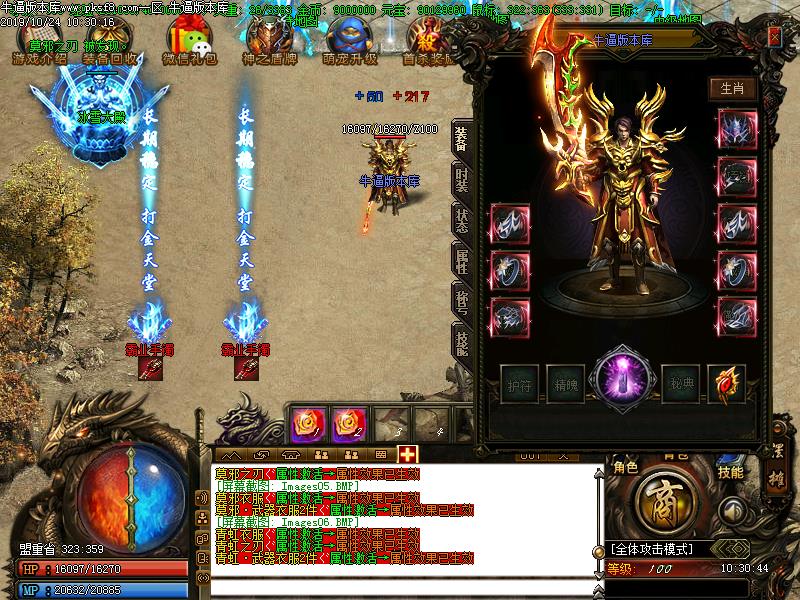The height and width of the screenshot is (600, 800).
Task: Switch to the 属性 attributes tab
Action: point(461,262)
